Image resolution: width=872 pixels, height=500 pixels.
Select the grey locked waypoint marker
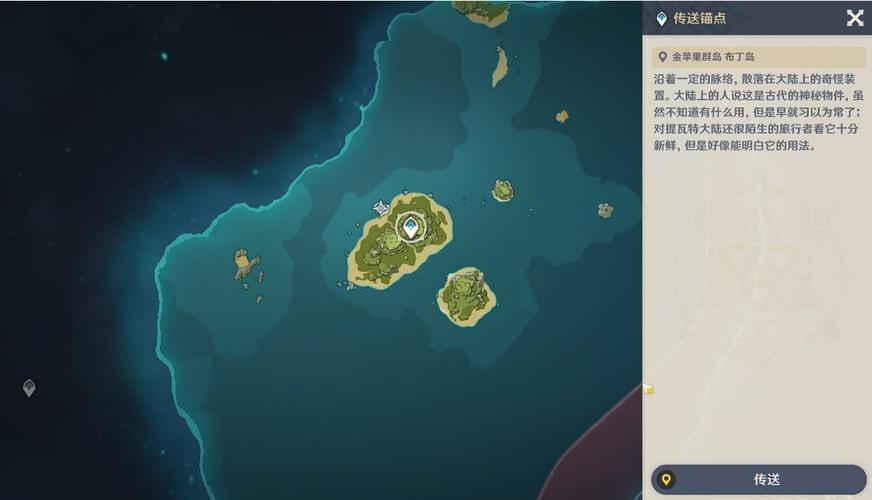click(x=29, y=388)
